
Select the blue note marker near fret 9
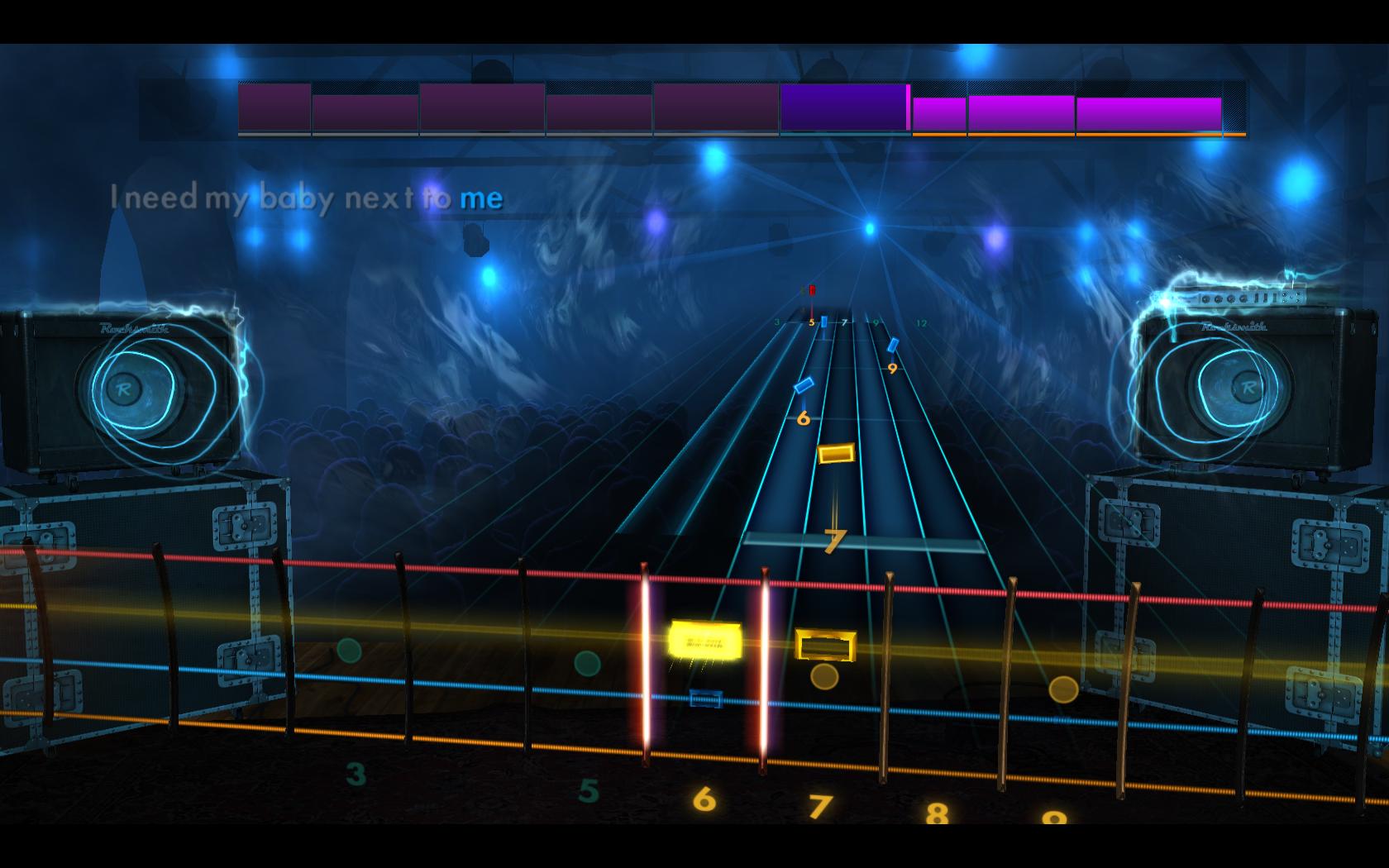coord(894,345)
